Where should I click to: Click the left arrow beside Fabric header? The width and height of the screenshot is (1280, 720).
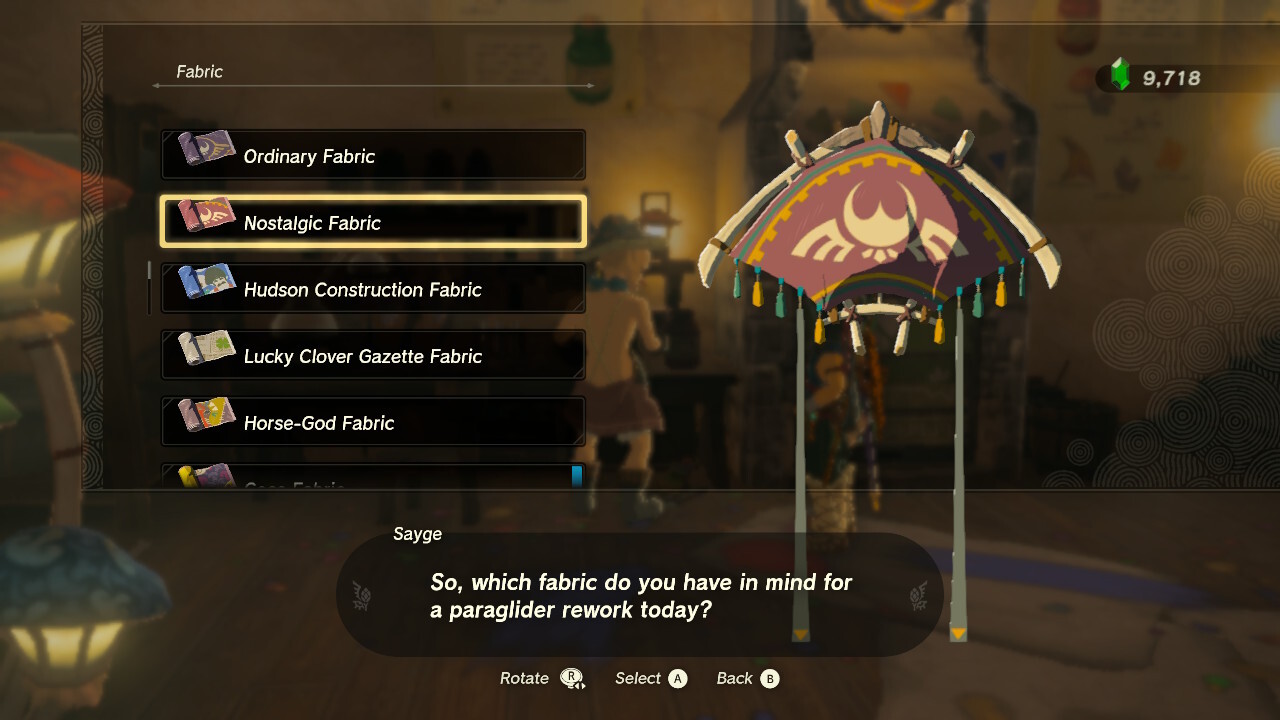(x=155, y=85)
